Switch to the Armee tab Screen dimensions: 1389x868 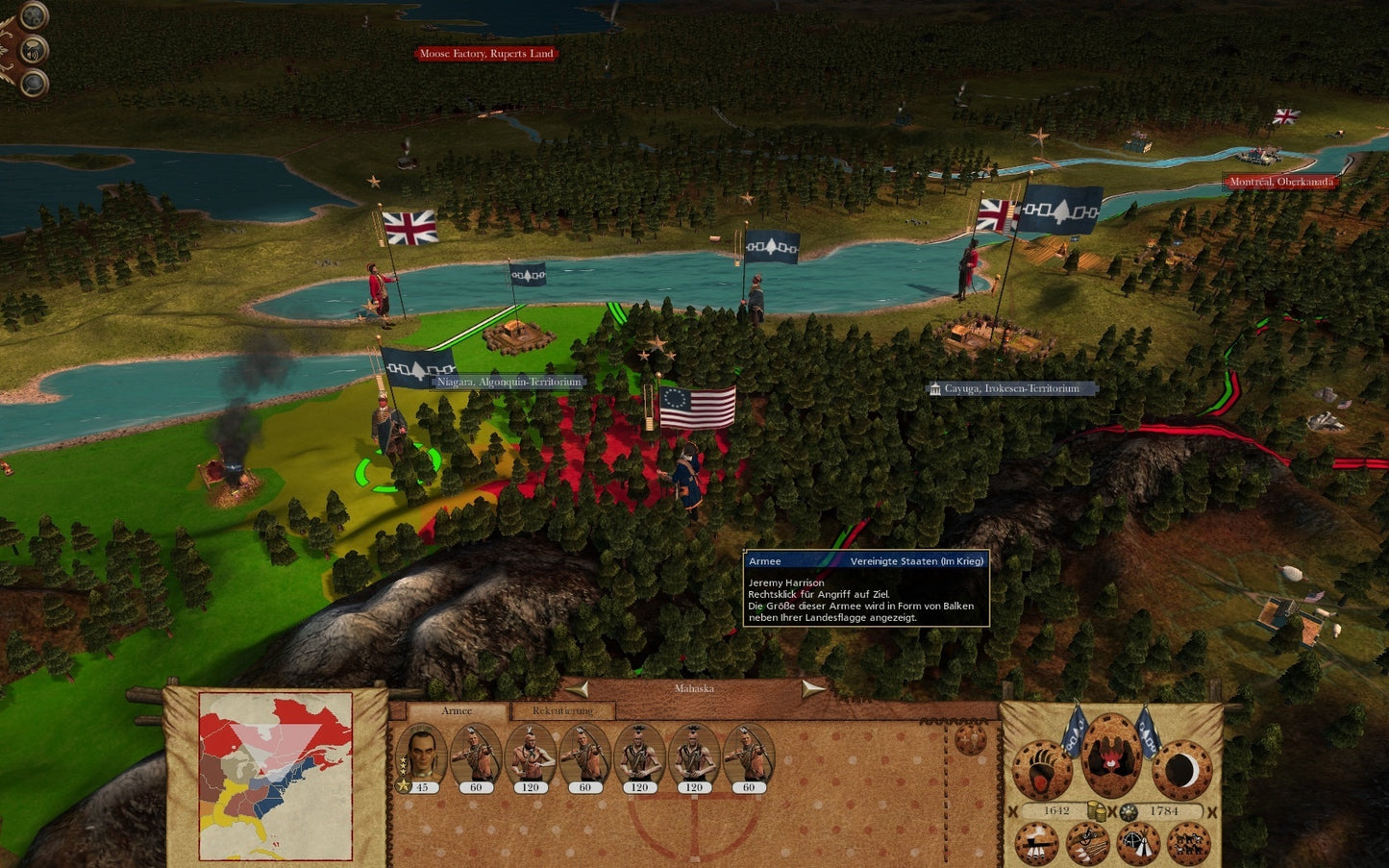click(x=457, y=711)
